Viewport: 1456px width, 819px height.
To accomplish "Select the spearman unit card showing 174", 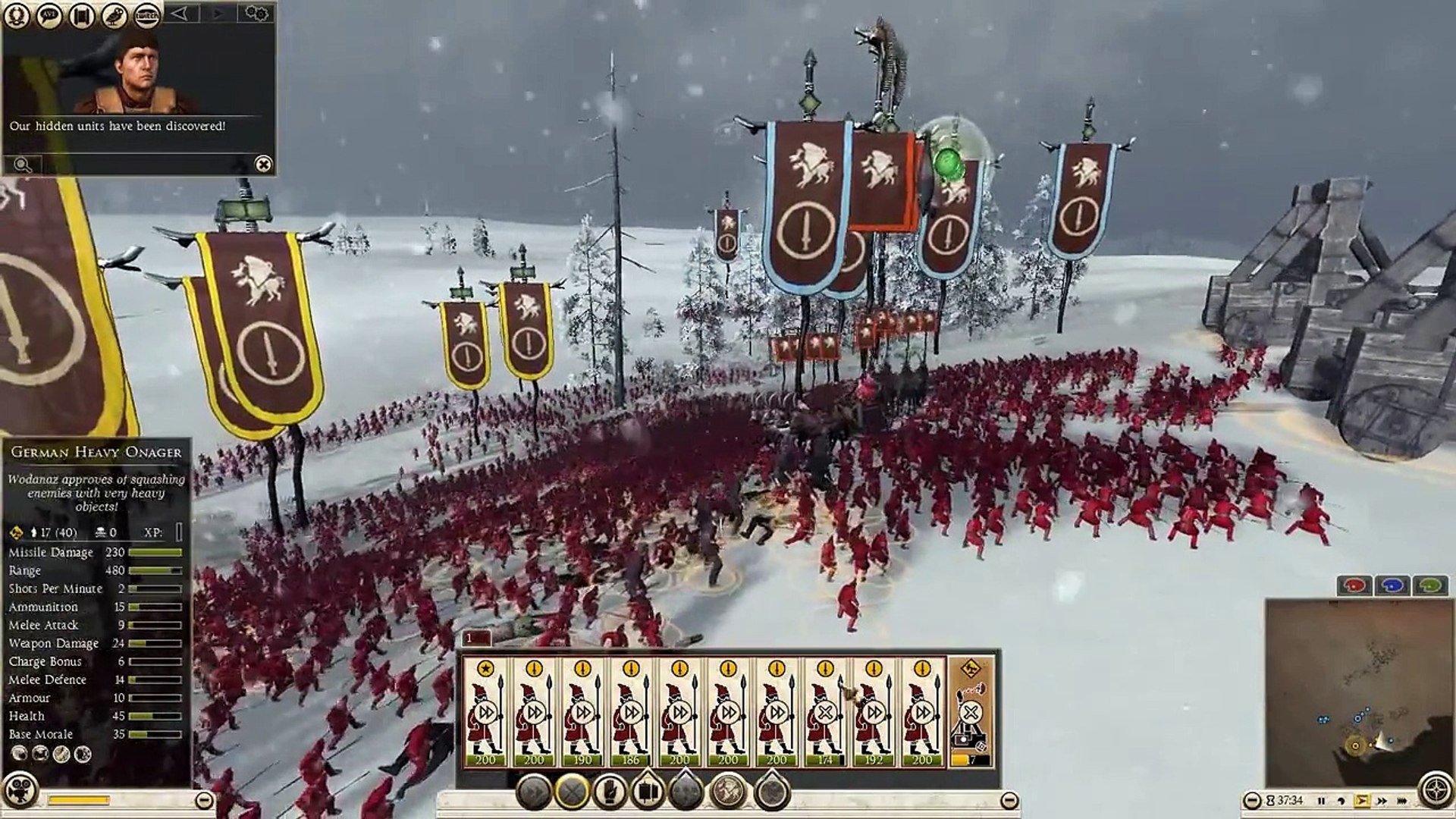I will point(825,713).
